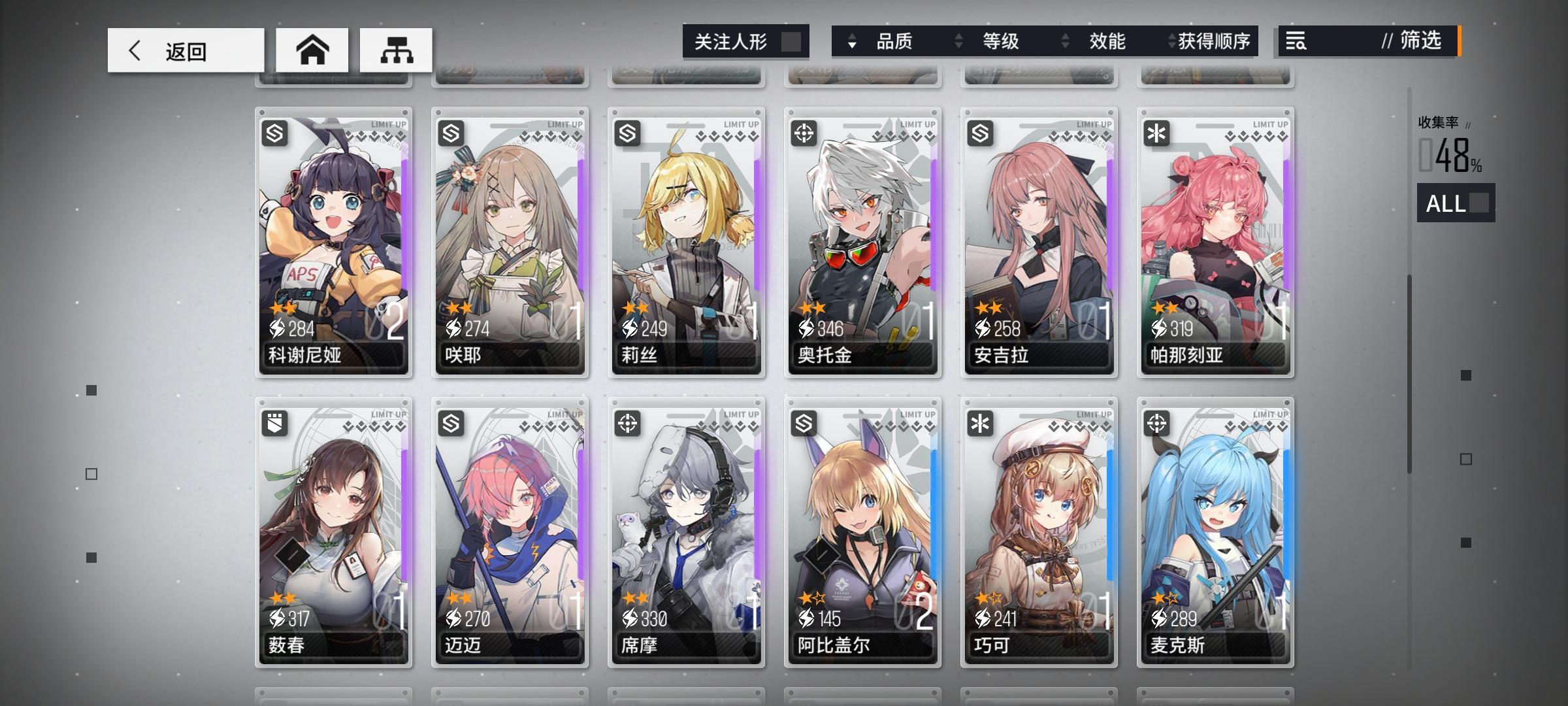Click the medic asterisk icon on 帕那刻亚's card
Viewport: 1568px width, 706px height.
tap(1157, 134)
